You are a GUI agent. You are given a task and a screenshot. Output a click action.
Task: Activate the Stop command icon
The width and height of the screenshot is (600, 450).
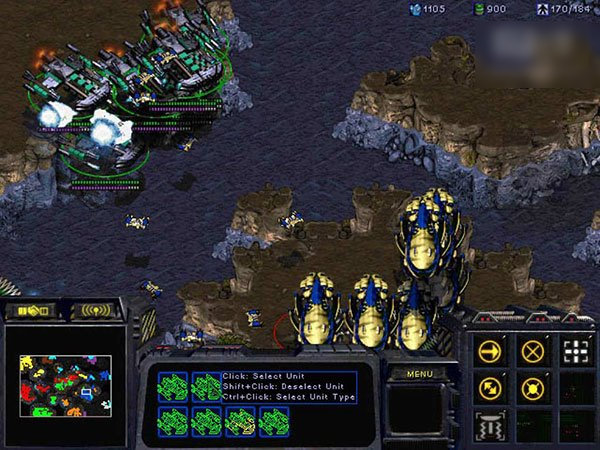tap(531, 352)
